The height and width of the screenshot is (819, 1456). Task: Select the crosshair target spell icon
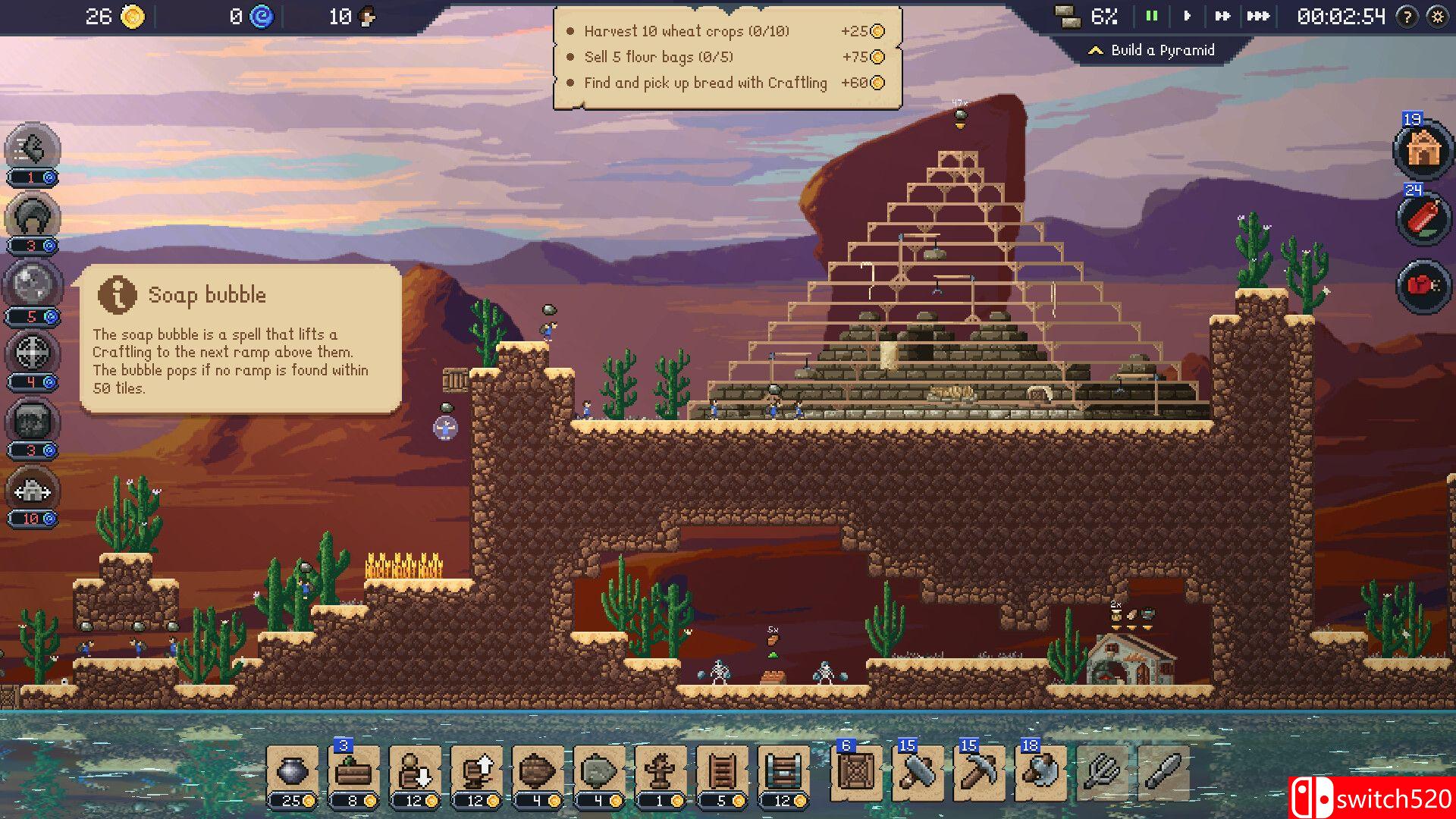(32, 353)
